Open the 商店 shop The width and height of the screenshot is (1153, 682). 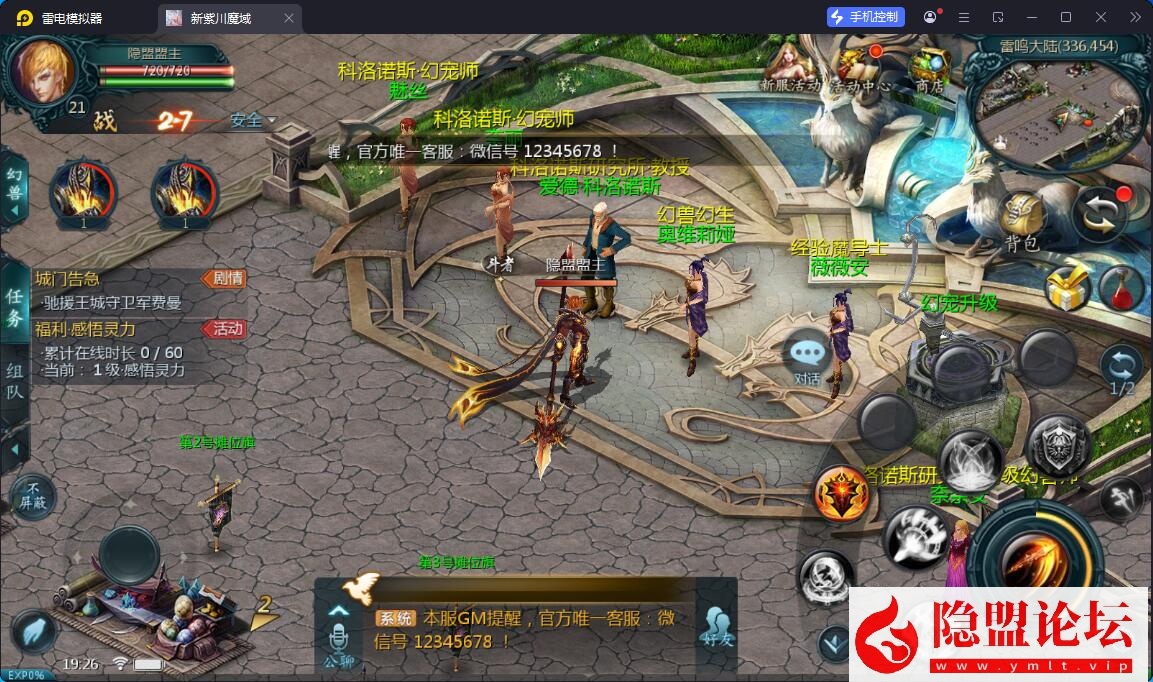[x=929, y=68]
